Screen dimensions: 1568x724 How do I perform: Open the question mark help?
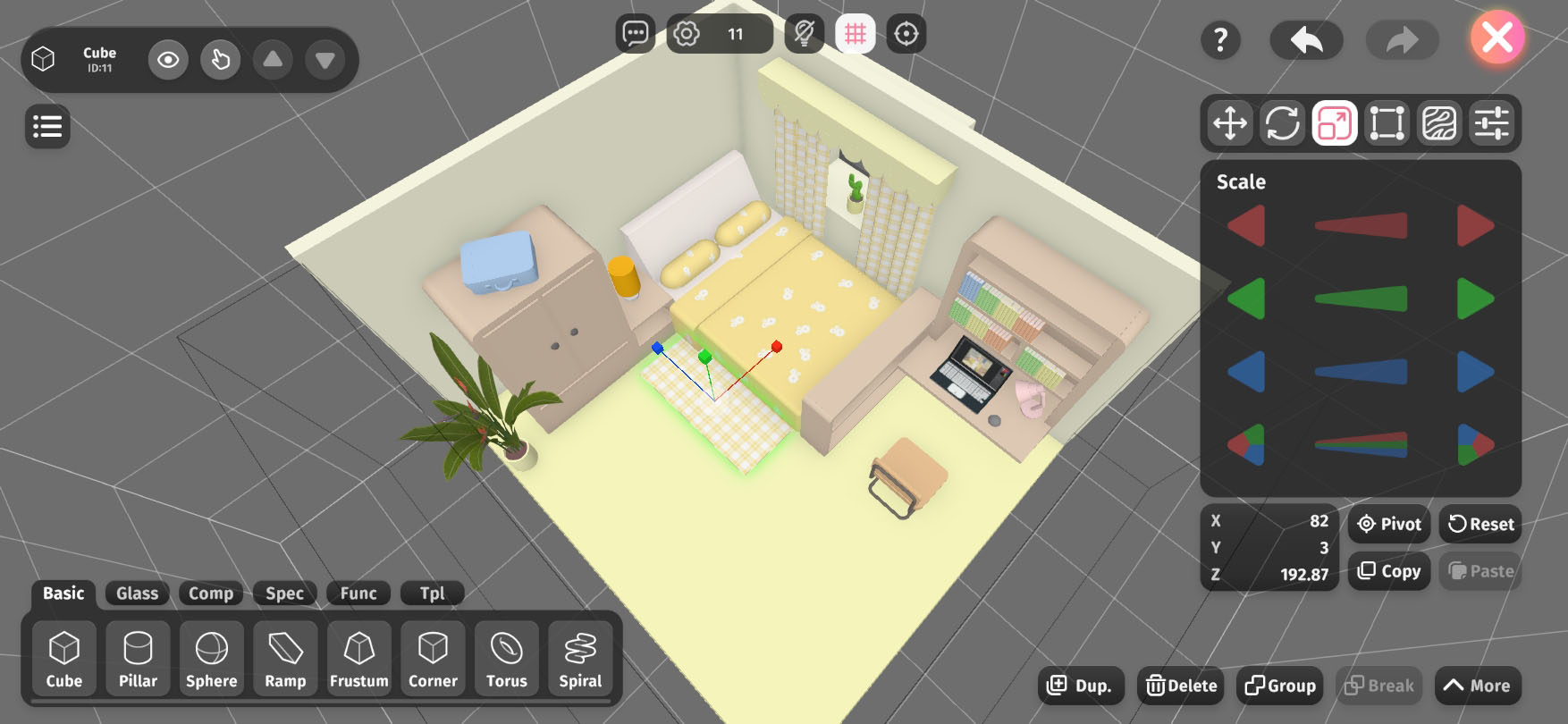coord(1220,40)
